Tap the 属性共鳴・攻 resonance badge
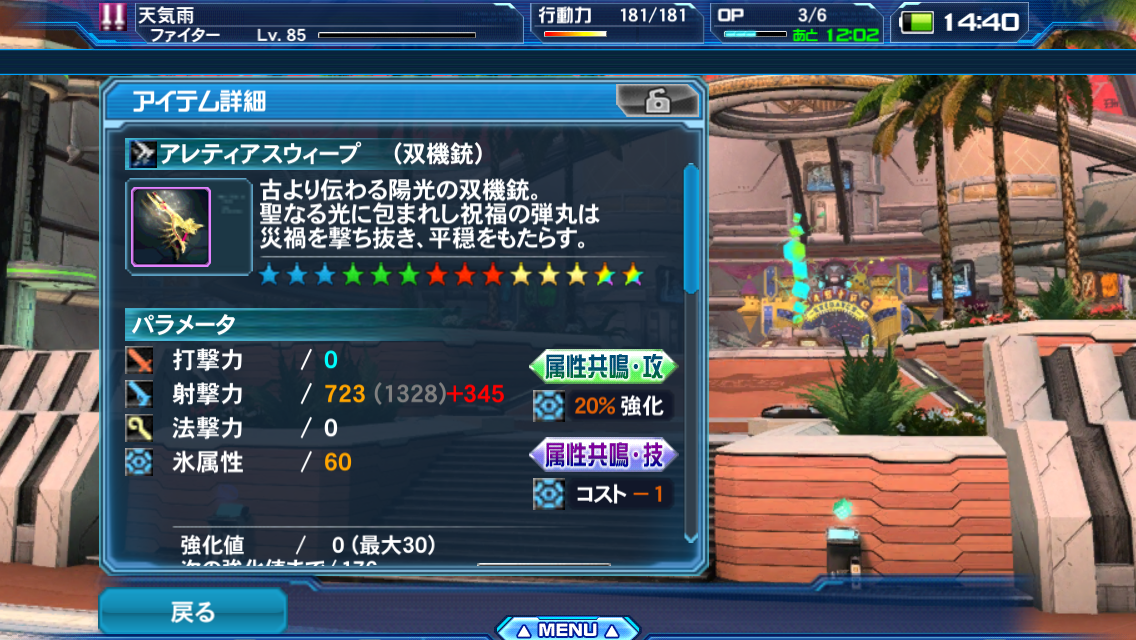Viewport: 1136px width, 640px height. pos(603,367)
